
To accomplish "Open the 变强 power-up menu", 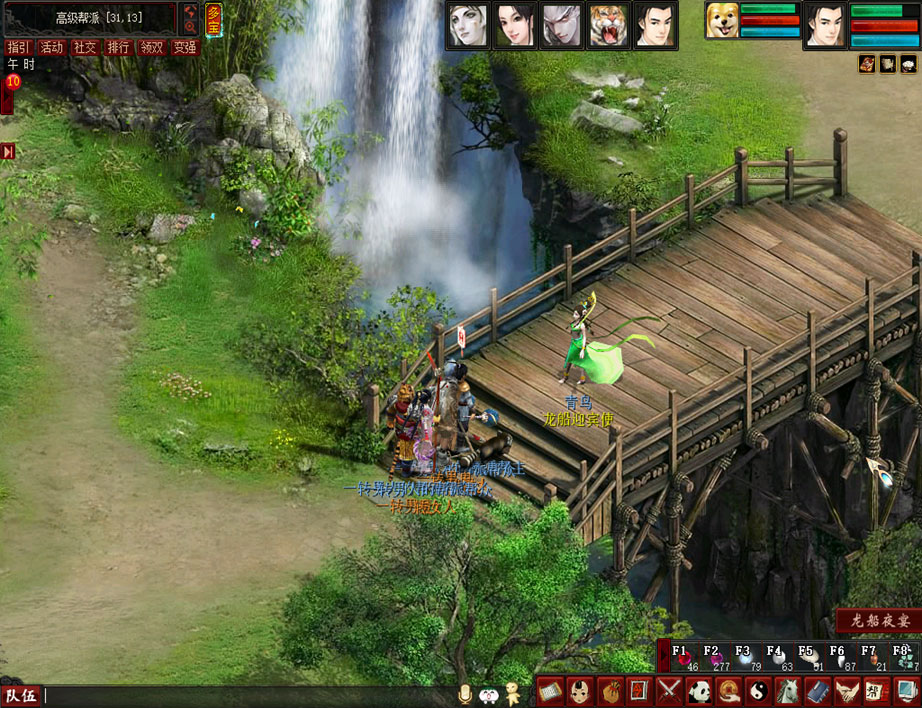I will tap(185, 47).
